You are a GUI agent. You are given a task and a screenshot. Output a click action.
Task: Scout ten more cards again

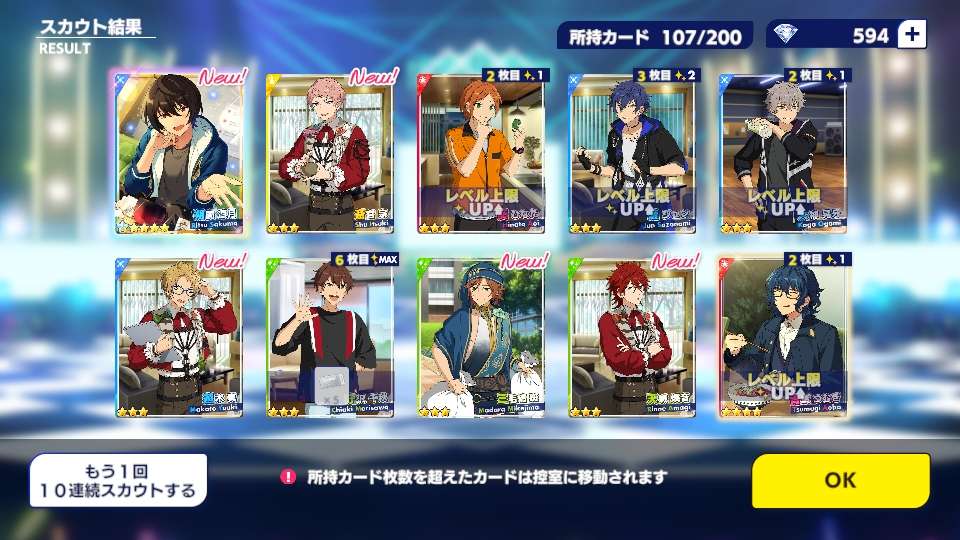pyautogui.click(x=118, y=480)
